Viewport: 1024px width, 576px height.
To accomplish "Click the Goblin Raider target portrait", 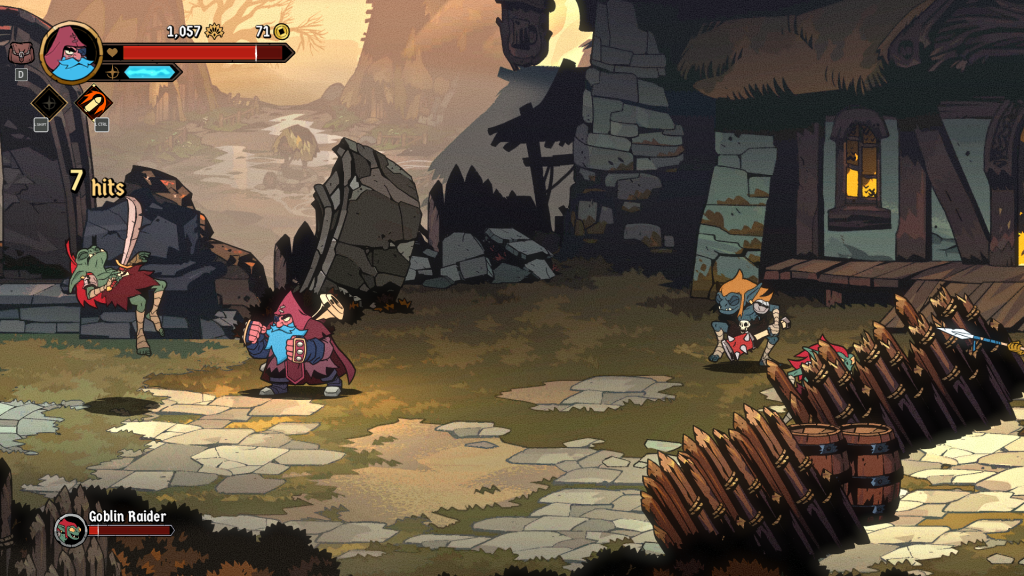I will 70,528.
